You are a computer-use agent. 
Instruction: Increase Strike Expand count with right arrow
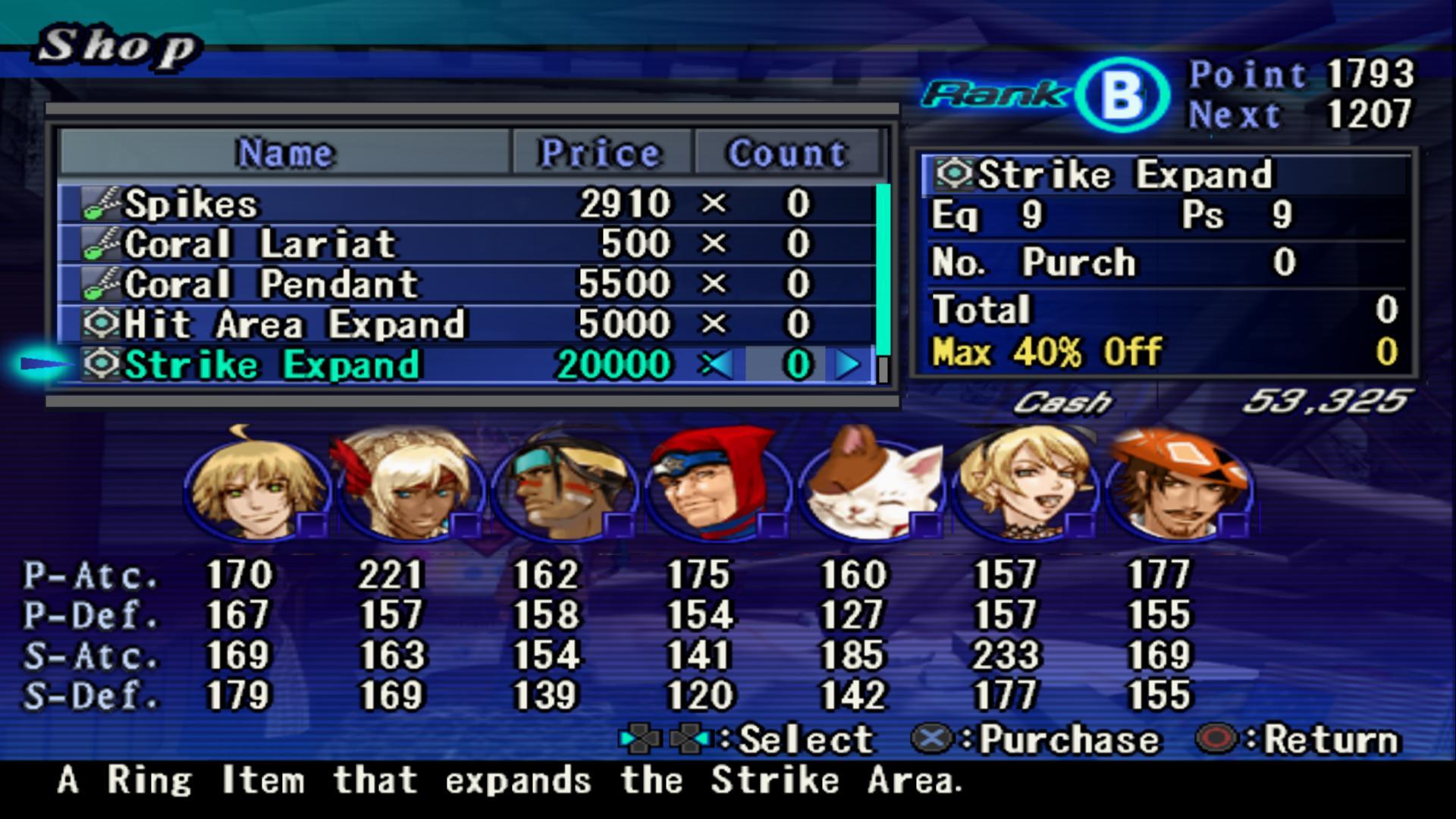[x=847, y=365]
